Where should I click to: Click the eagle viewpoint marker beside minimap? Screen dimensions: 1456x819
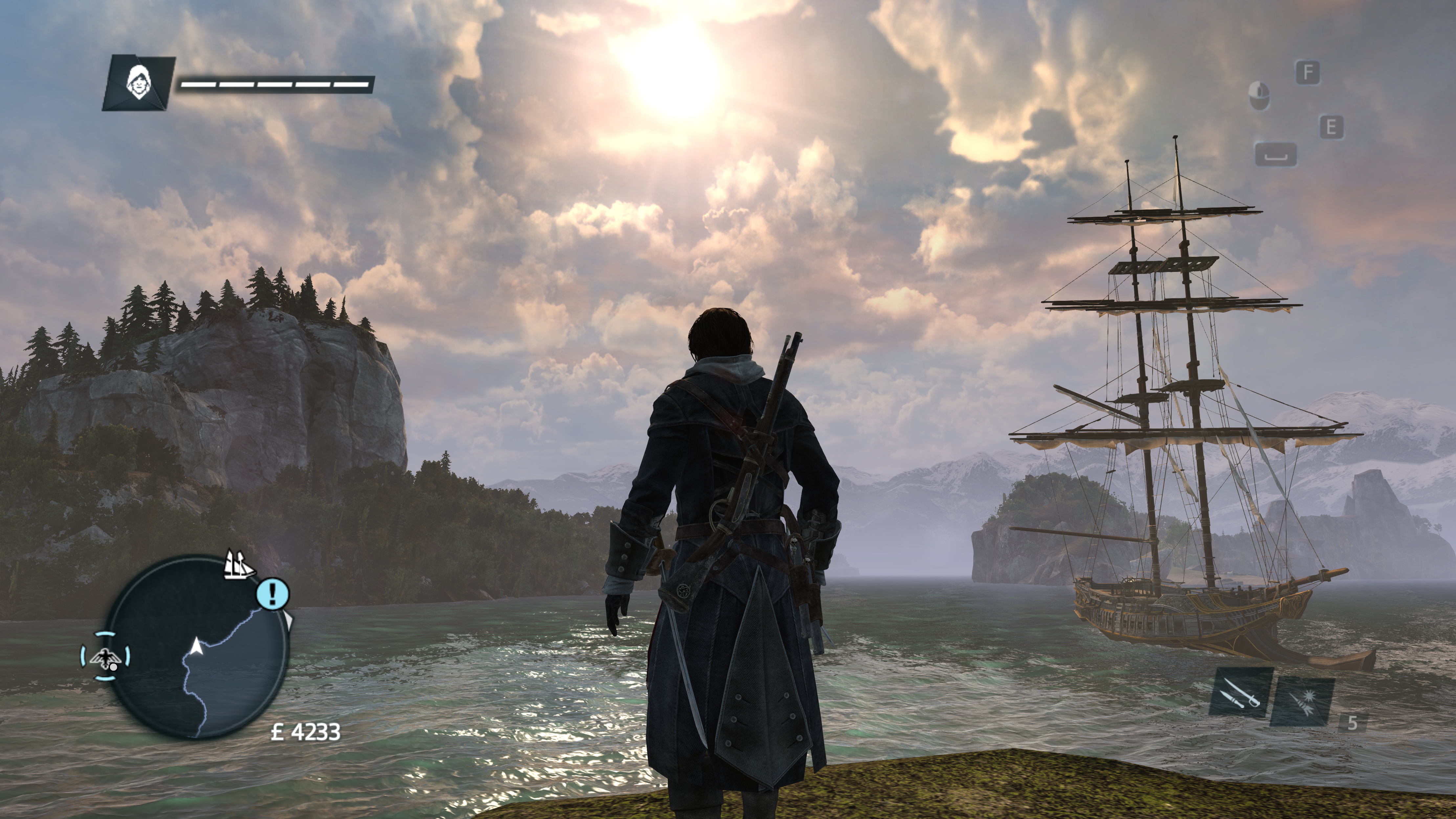105,656
